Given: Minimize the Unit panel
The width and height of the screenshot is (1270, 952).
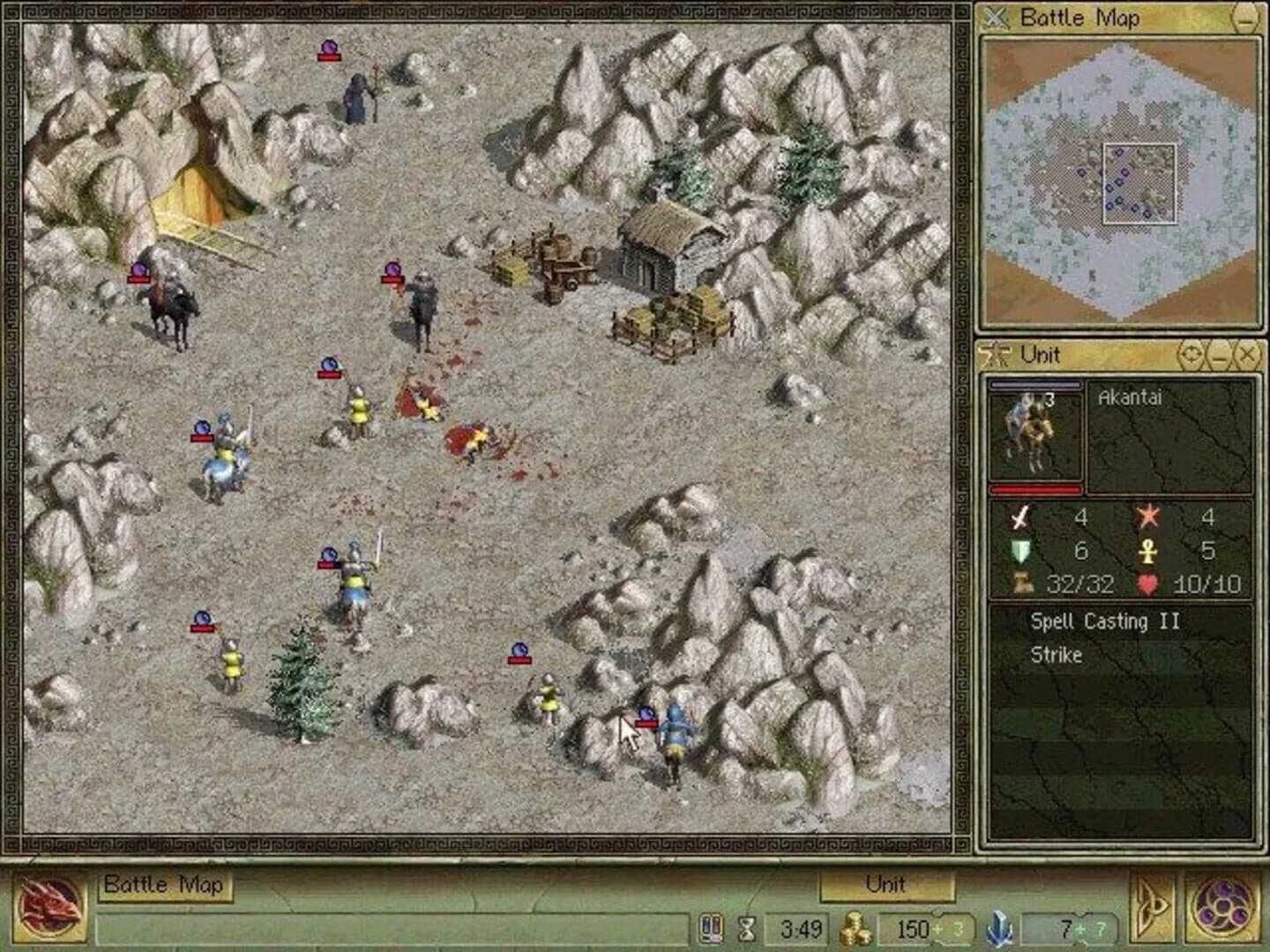Looking at the screenshot, I should click(x=1218, y=356).
